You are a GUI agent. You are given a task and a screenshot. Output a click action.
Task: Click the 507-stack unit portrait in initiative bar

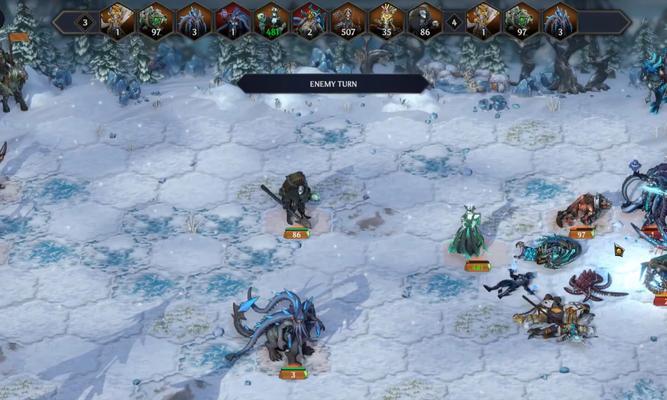[x=348, y=20]
